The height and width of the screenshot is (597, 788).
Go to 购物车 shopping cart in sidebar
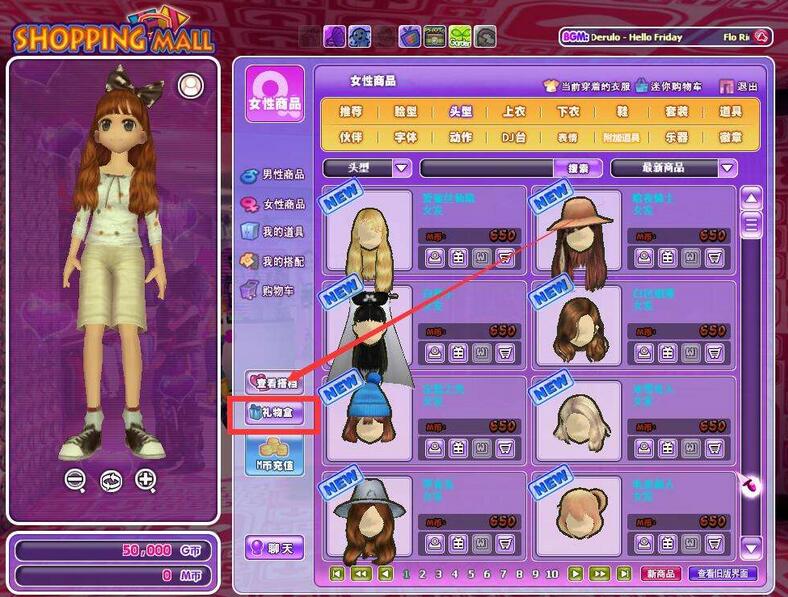tap(278, 290)
